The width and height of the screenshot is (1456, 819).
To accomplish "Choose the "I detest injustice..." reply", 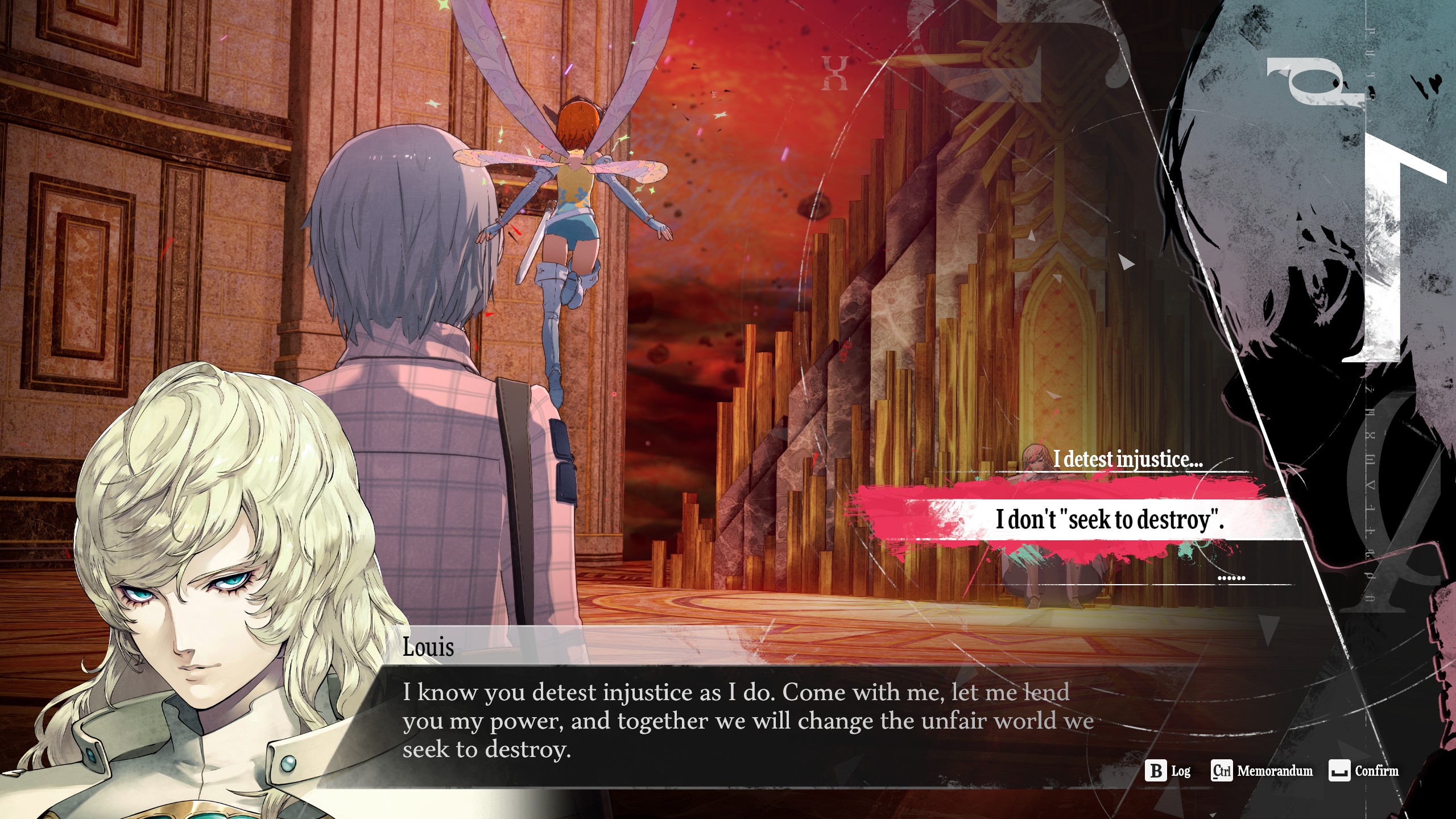I will point(1127,460).
